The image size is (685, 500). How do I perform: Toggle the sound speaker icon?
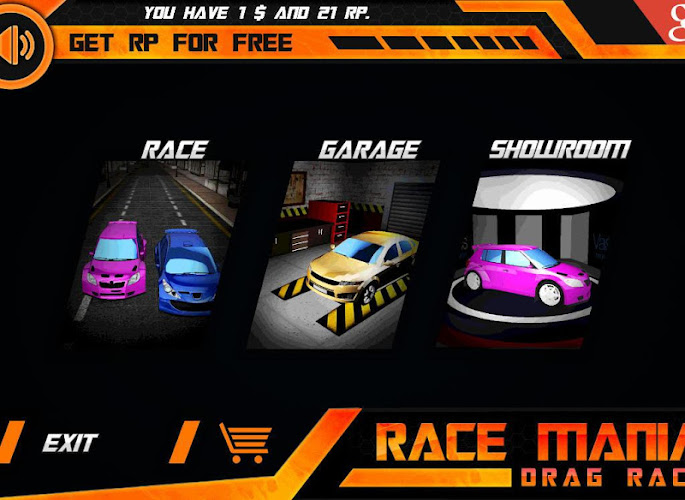coord(22,45)
